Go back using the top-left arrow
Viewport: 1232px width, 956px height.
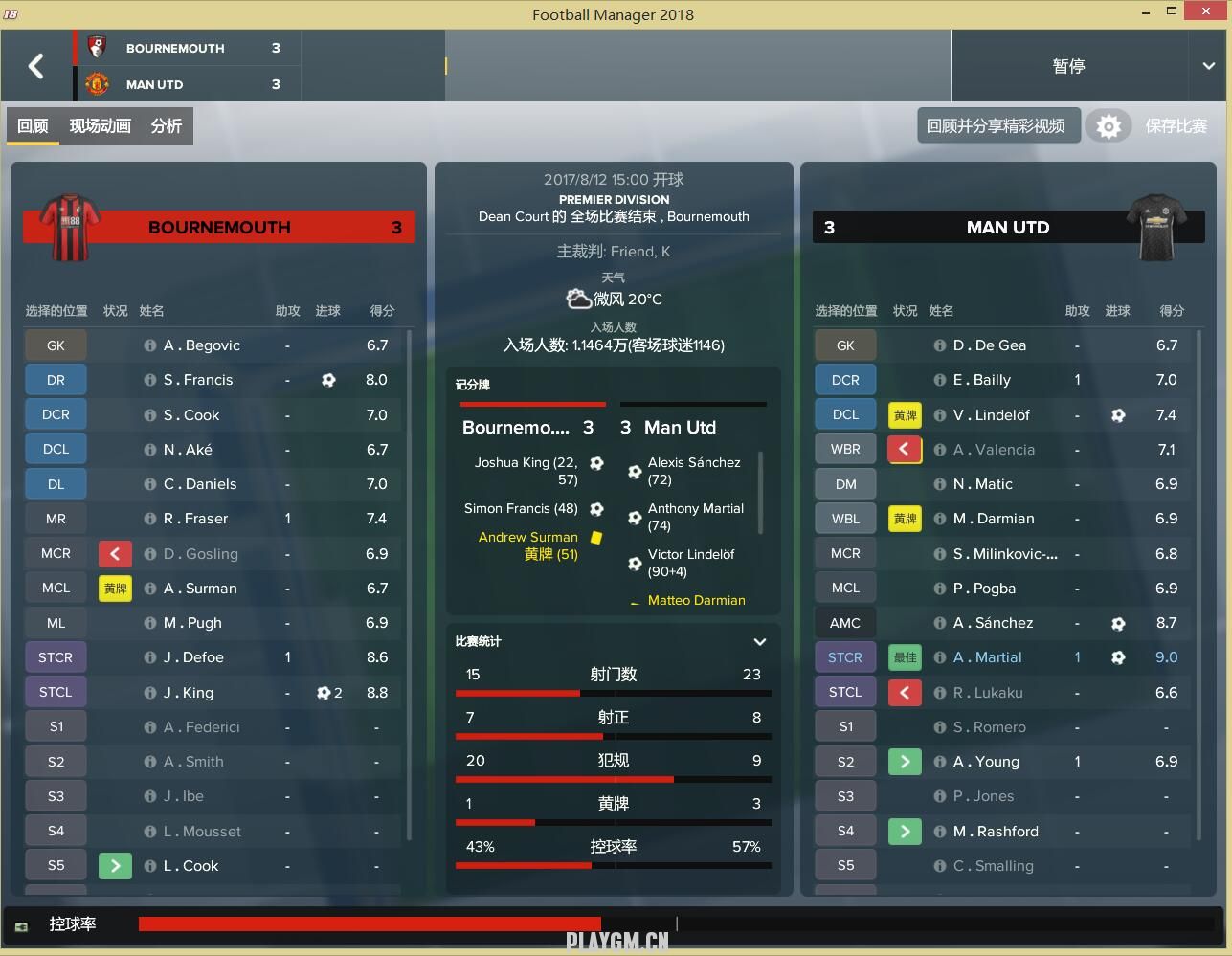(x=36, y=66)
